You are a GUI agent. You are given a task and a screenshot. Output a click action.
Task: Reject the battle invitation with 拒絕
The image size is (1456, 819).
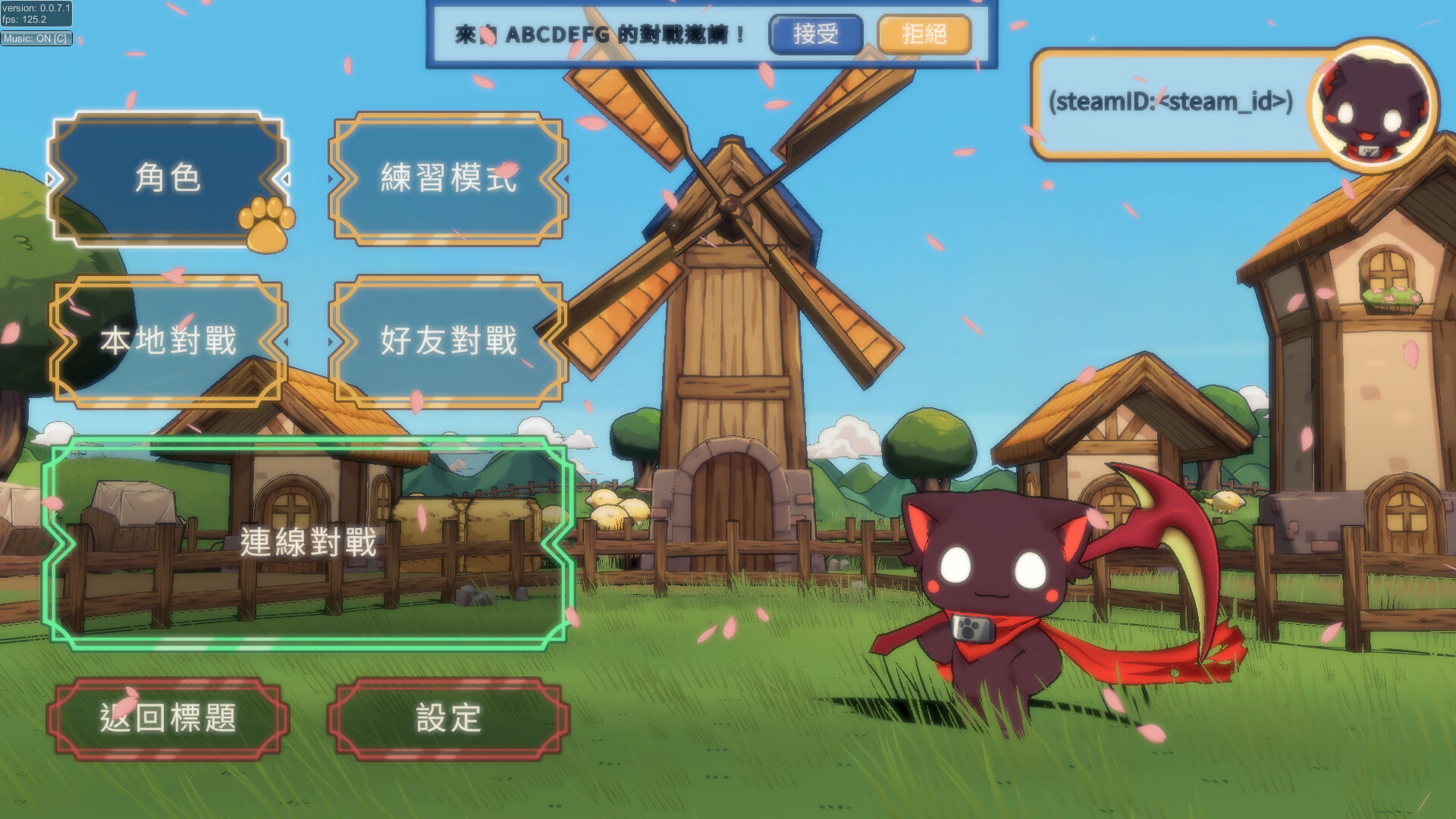[924, 34]
